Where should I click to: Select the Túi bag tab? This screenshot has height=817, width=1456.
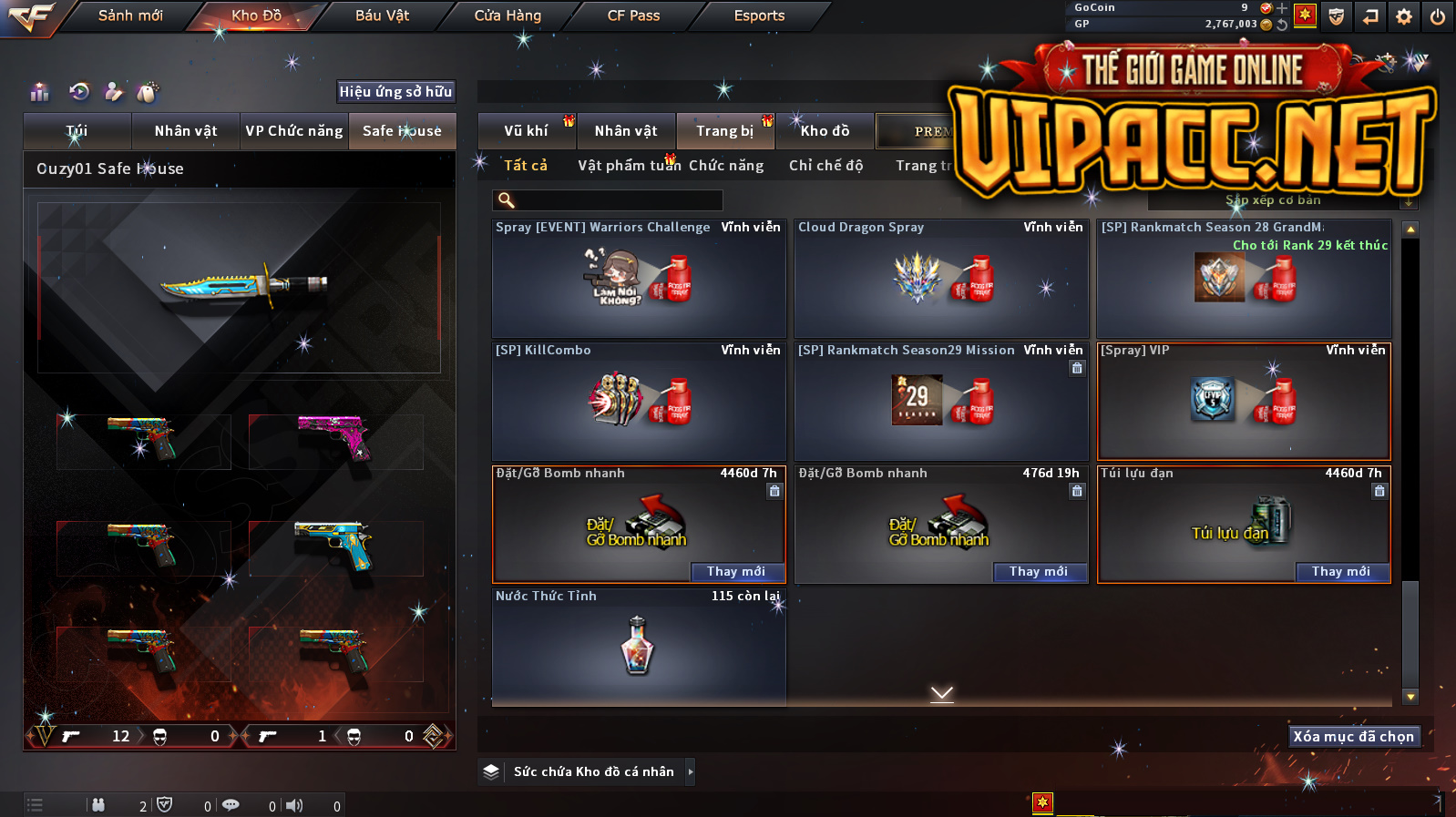[x=77, y=131]
